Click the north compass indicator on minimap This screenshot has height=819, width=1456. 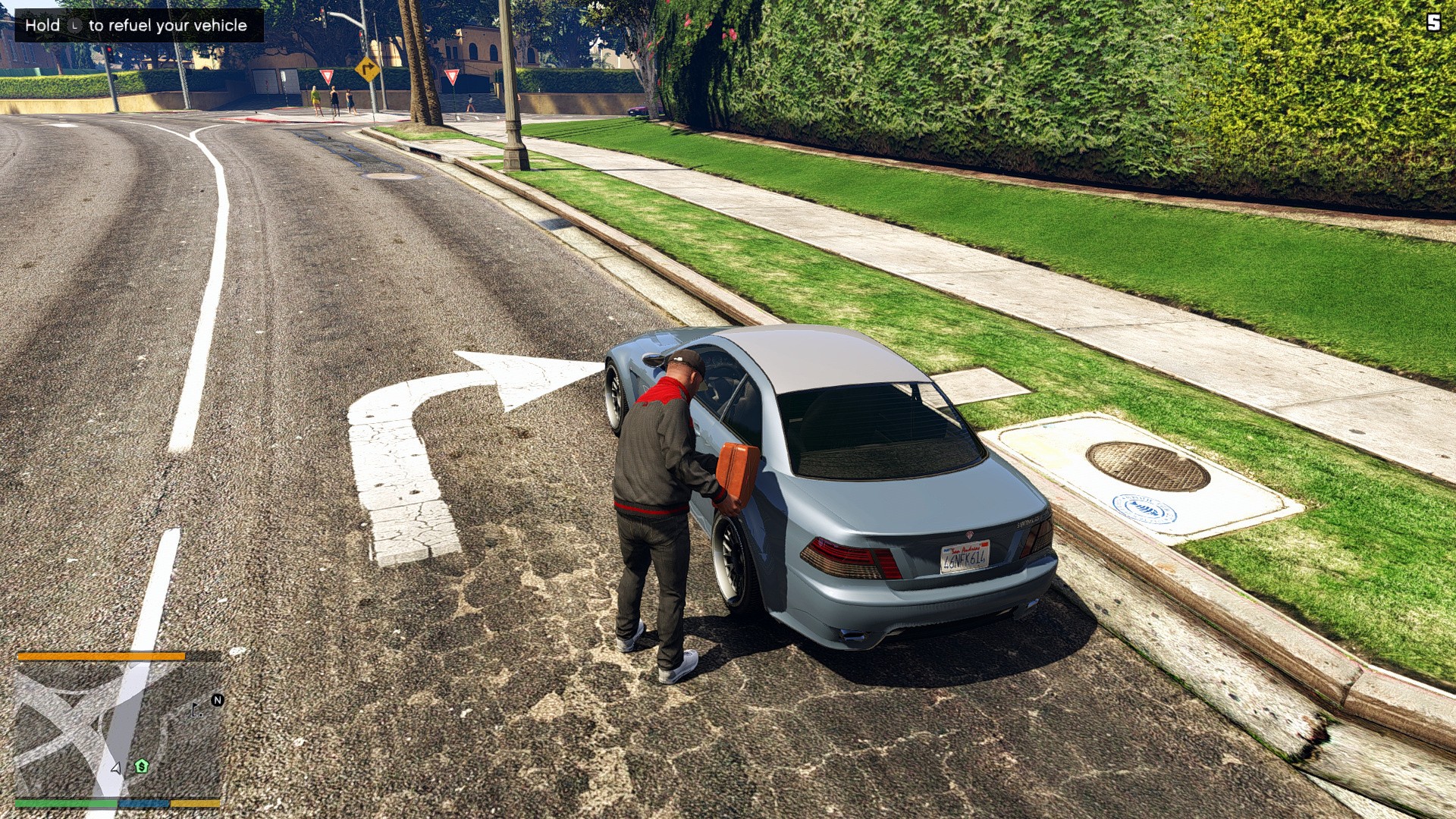point(218,700)
